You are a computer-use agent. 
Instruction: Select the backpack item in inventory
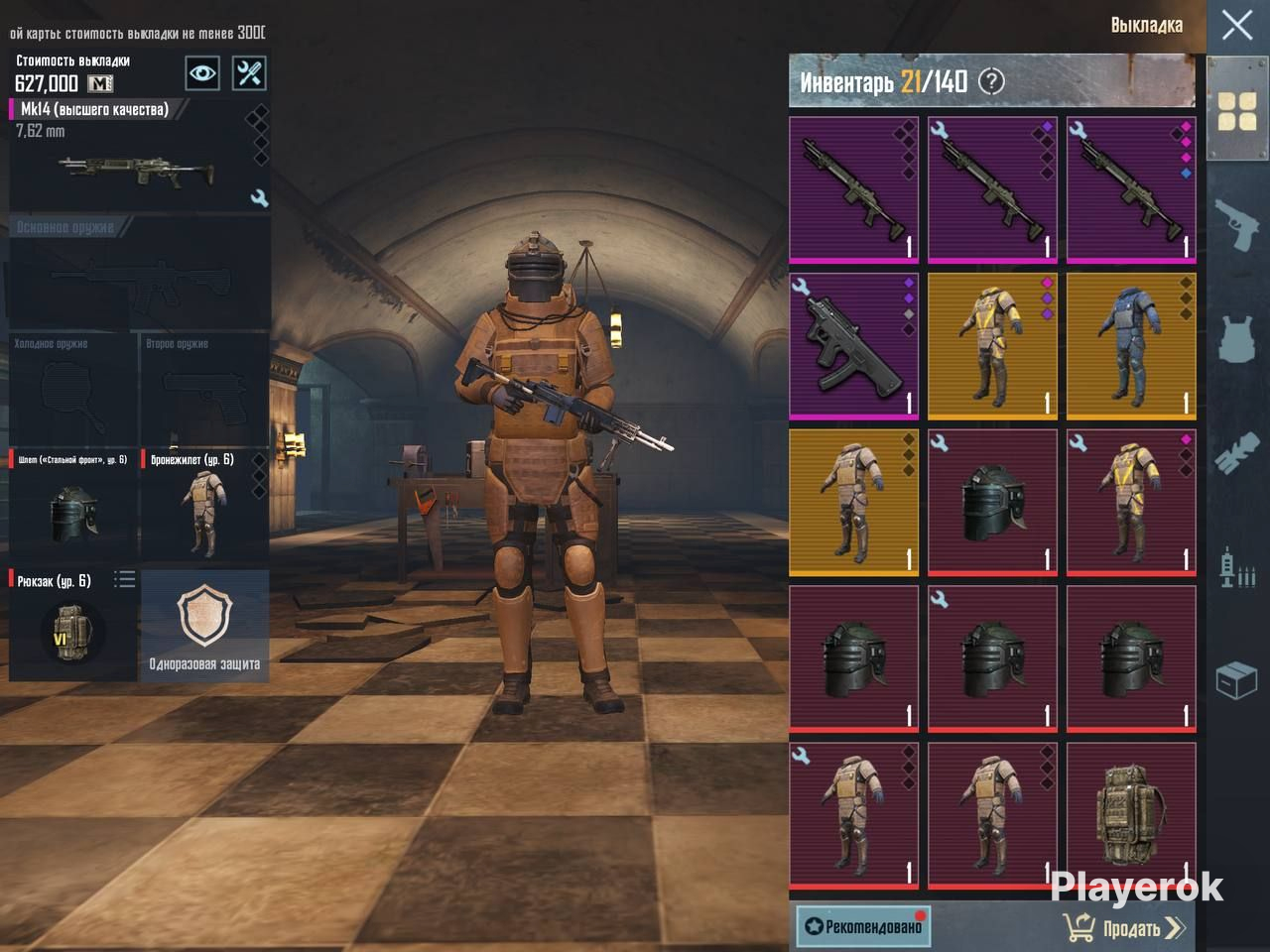[1131, 815]
